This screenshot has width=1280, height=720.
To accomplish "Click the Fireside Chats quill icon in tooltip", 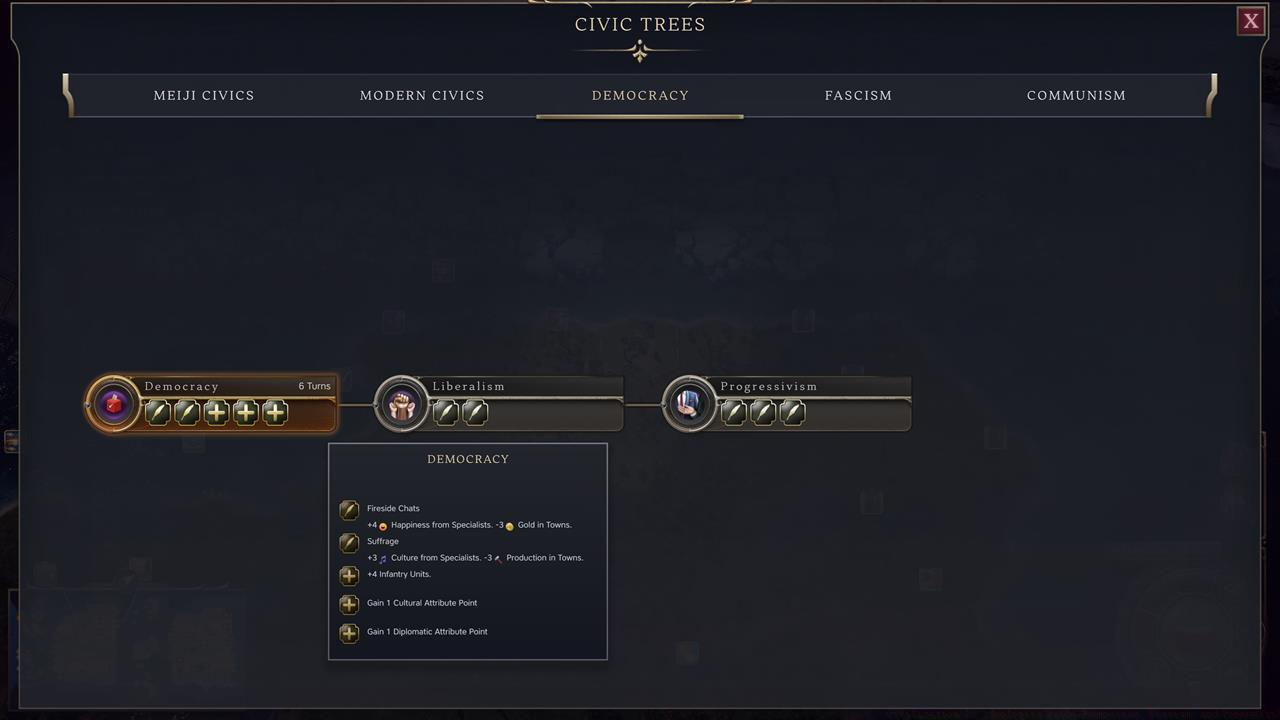I will [x=349, y=510].
